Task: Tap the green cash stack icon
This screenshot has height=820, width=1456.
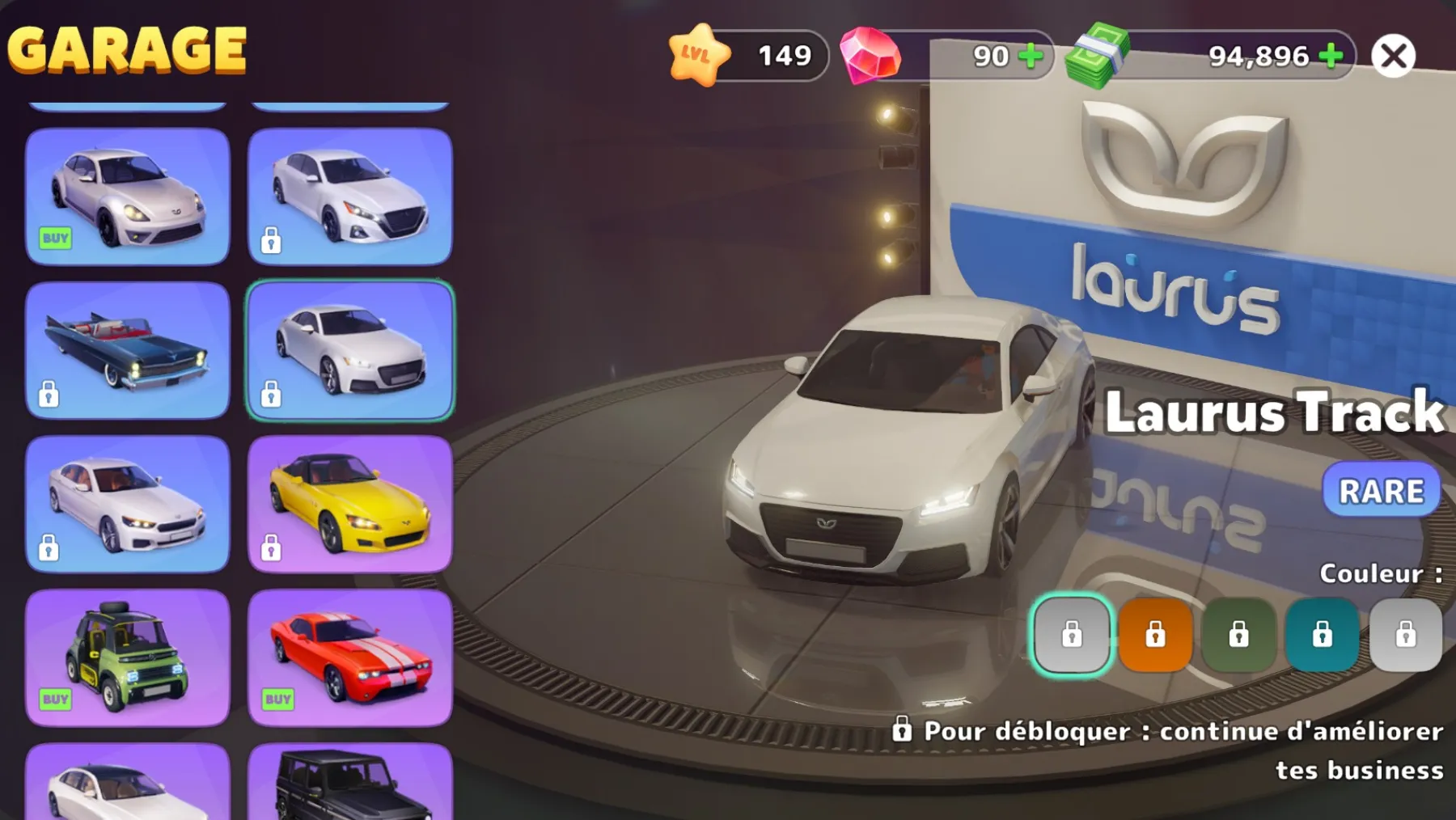Action: (x=1097, y=55)
